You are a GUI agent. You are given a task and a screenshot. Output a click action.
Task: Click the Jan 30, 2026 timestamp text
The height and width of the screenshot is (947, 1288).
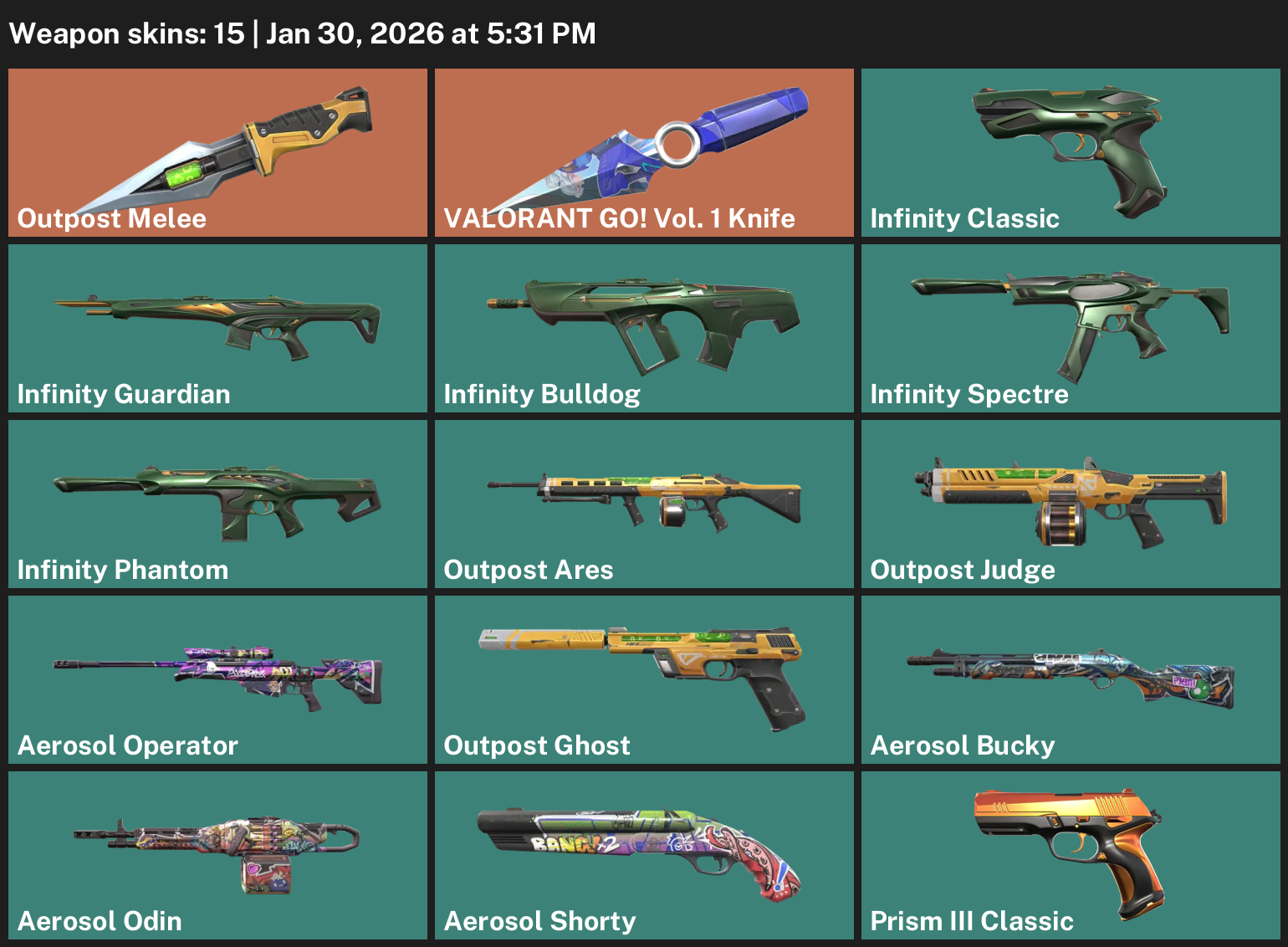tap(431, 33)
